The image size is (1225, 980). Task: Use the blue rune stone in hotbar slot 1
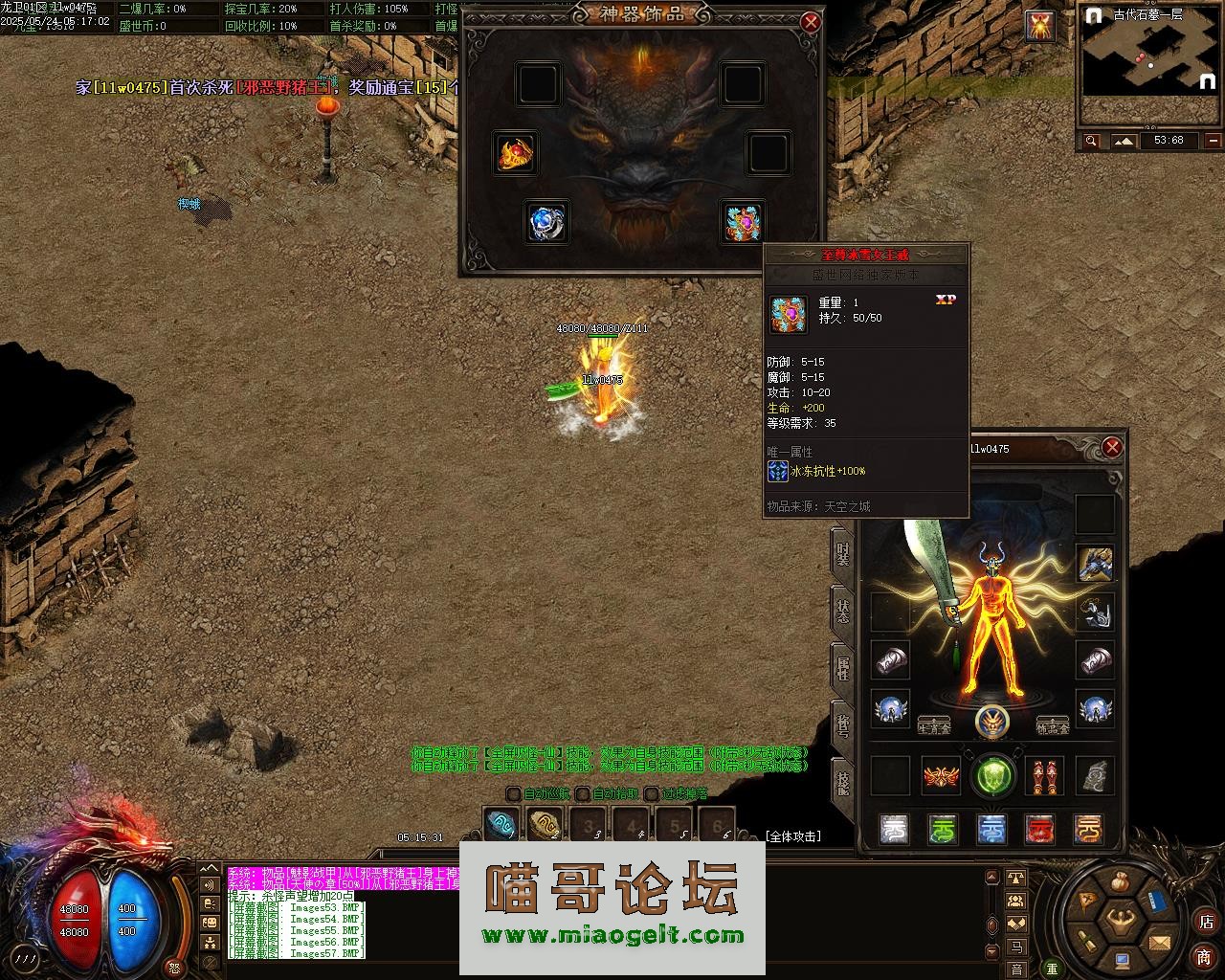point(501,824)
